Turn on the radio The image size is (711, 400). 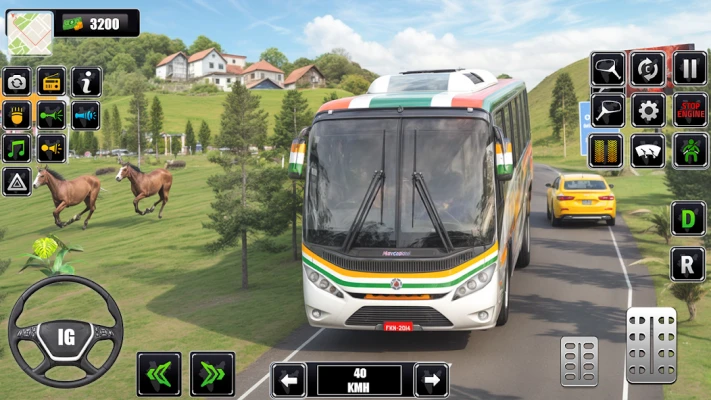point(51,81)
